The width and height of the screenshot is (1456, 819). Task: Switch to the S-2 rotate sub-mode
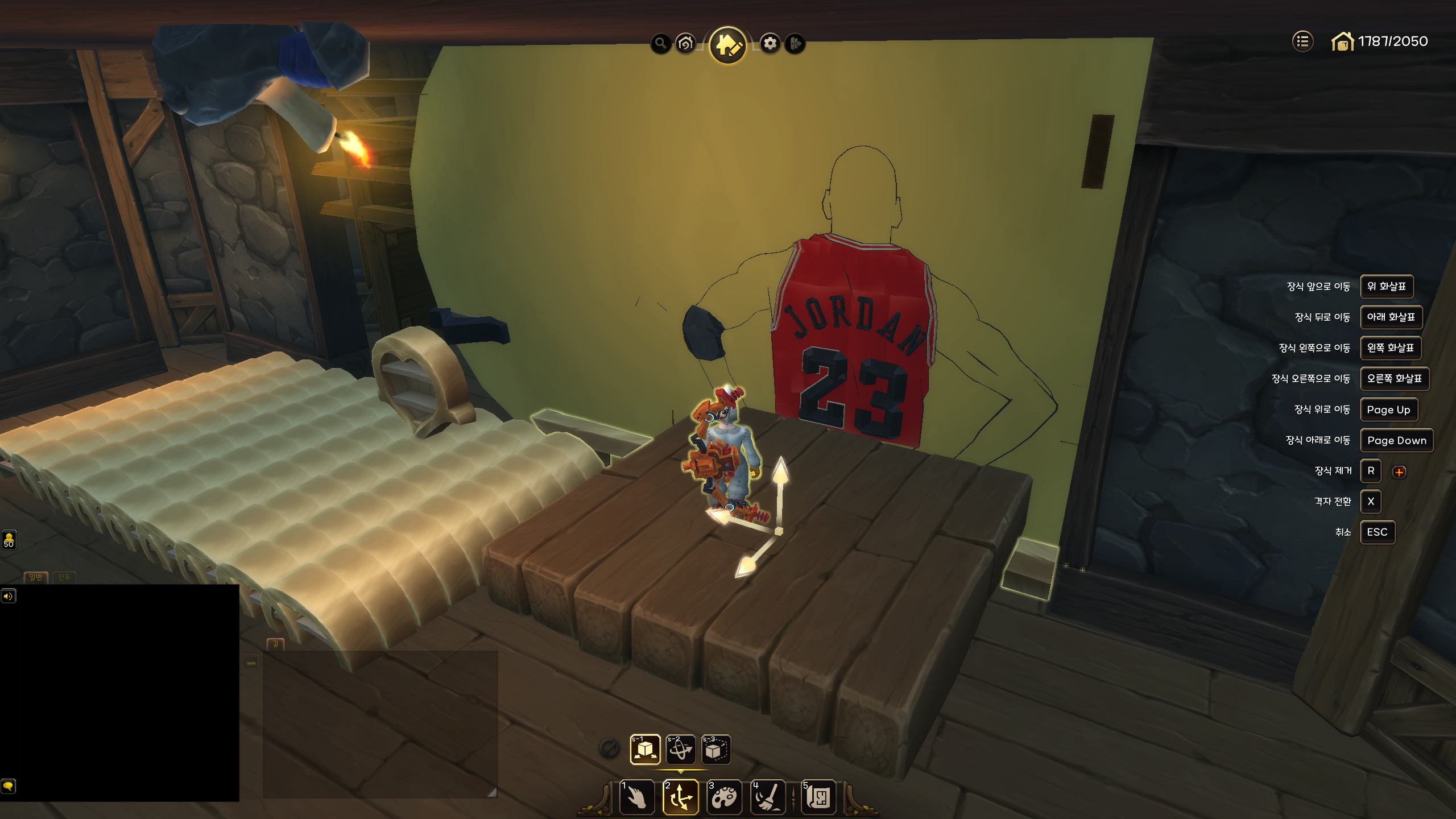[x=681, y=750]
